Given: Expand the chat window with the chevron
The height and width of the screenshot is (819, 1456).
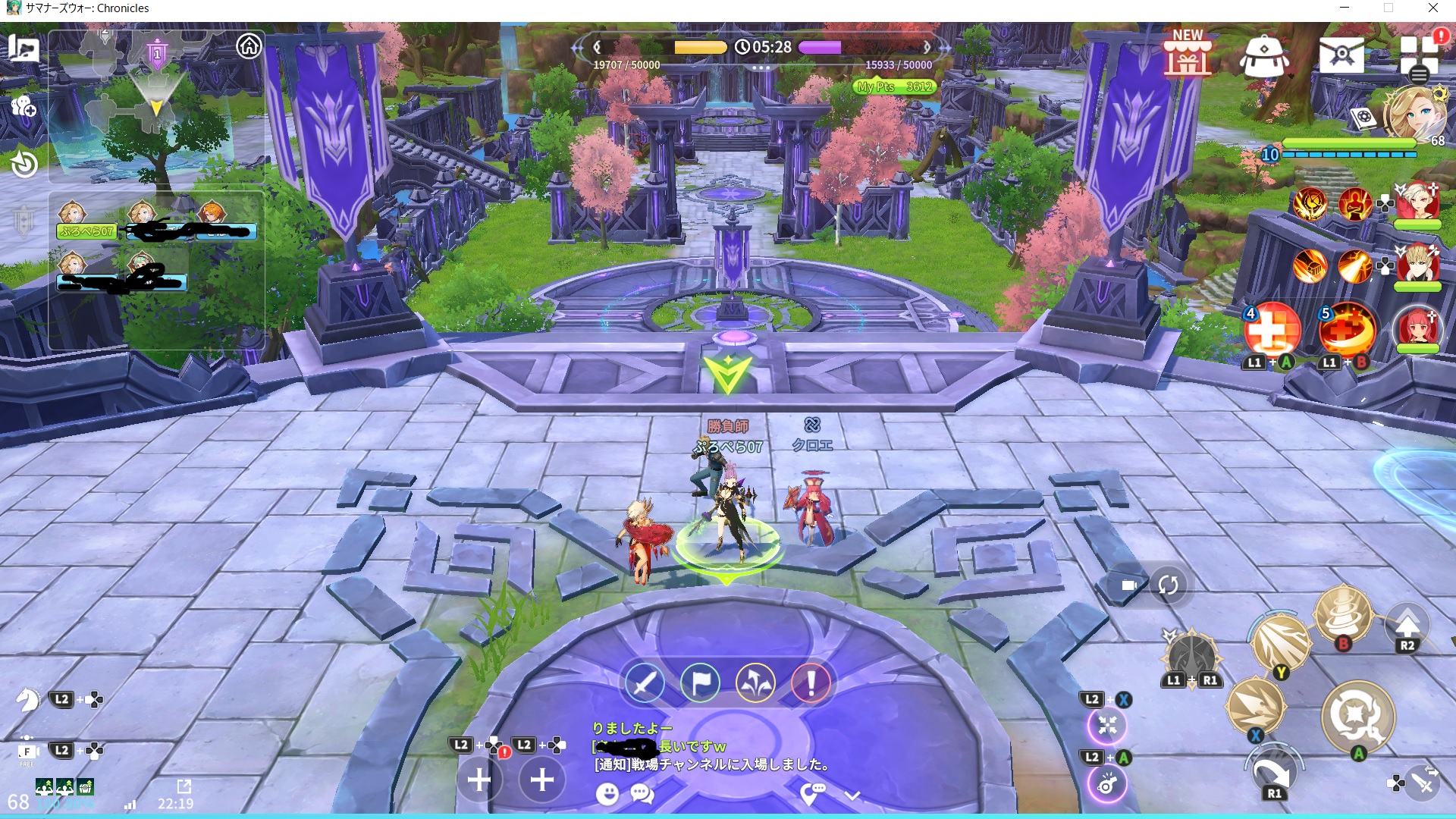Looking at the screenshot, I should (x=852, y=795).
